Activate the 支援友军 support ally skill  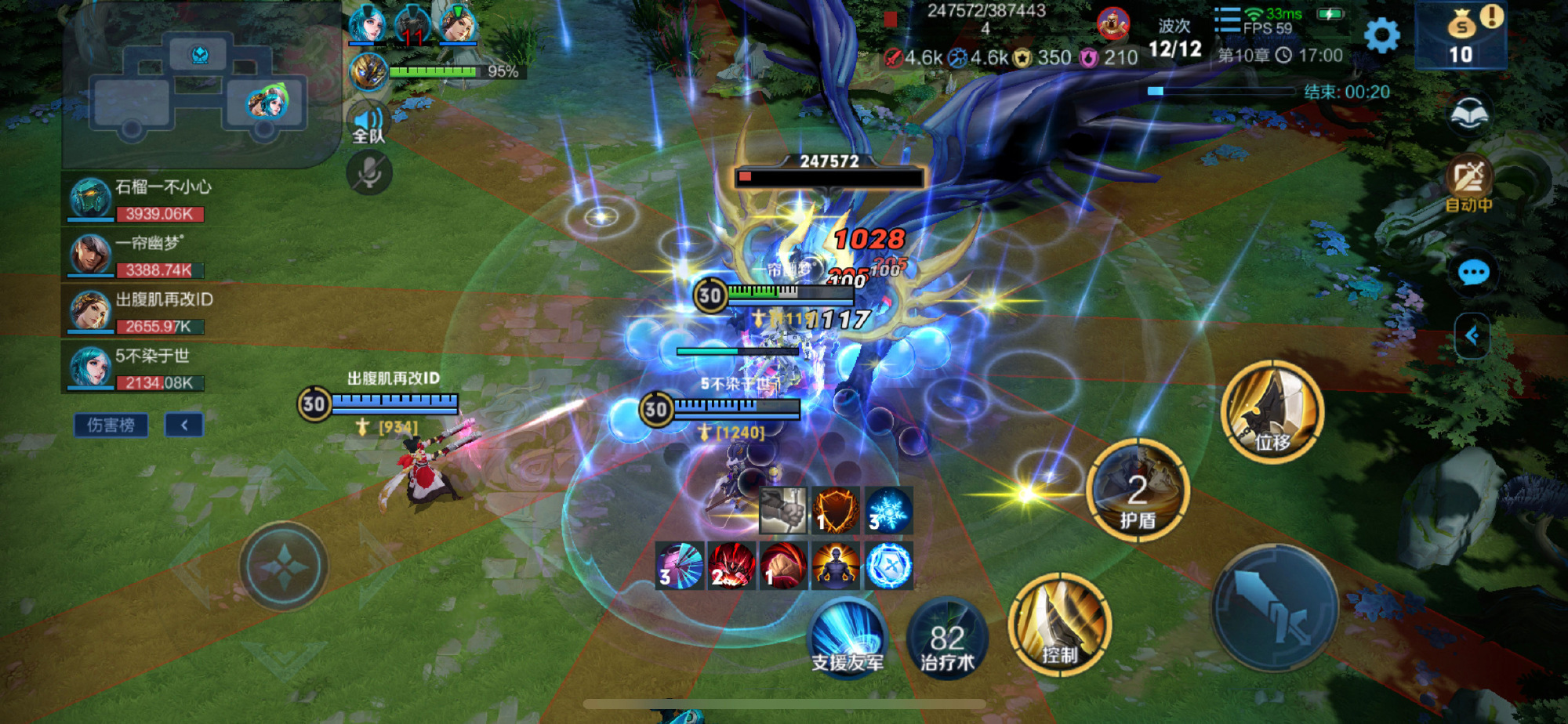click(x=848, y=636)
